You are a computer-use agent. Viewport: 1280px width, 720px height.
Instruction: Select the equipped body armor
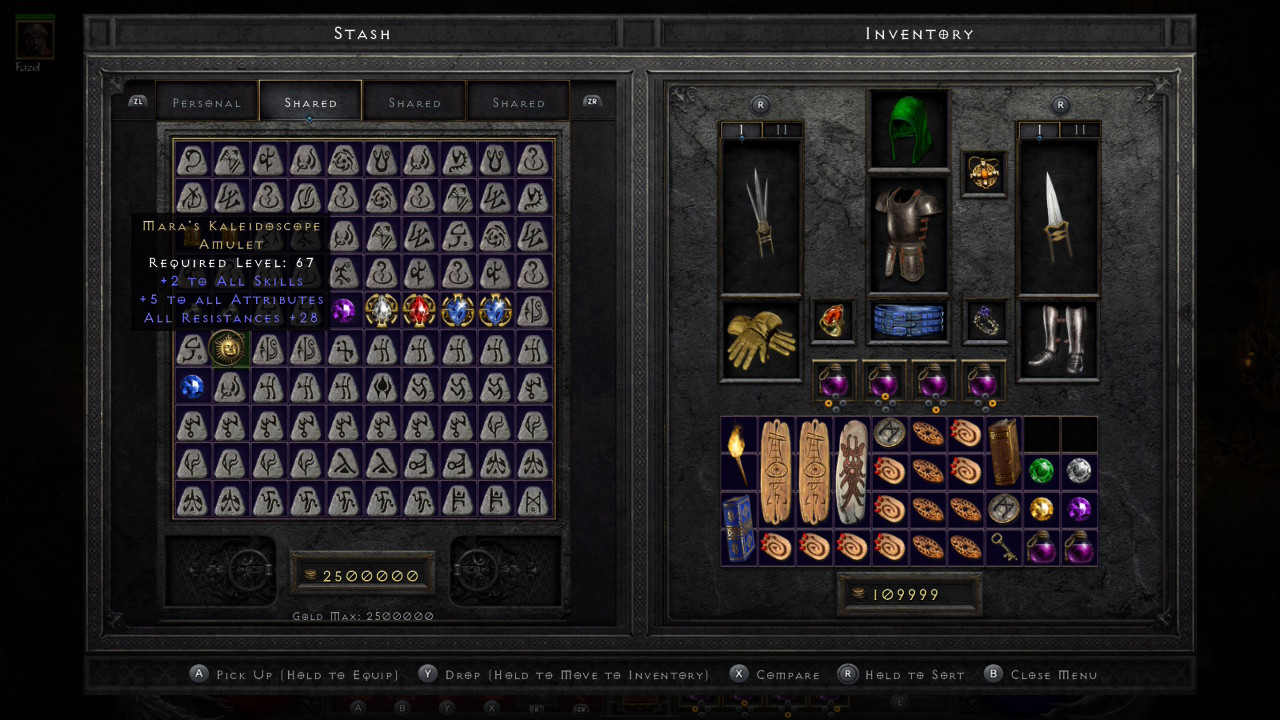click(908, 233)
